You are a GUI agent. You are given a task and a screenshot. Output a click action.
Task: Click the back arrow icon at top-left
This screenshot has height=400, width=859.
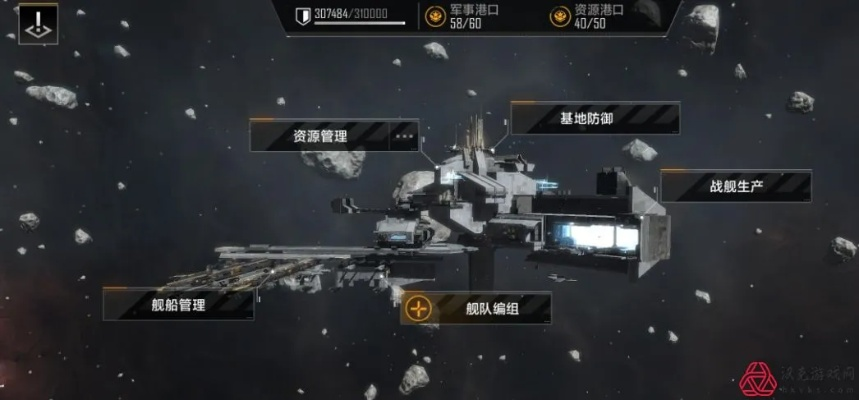tap(38, 24)
